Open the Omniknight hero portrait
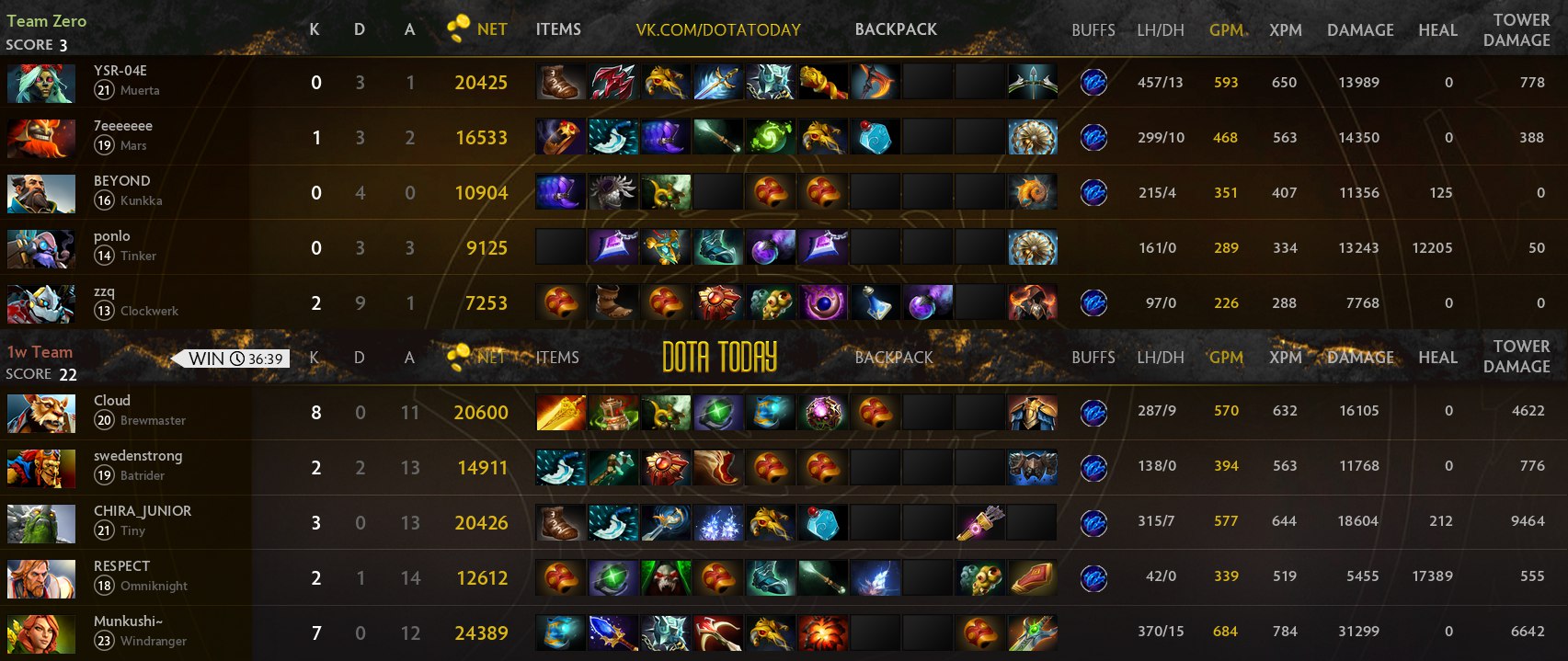The width and height of the screenshot is (1568, 661). 40,578
